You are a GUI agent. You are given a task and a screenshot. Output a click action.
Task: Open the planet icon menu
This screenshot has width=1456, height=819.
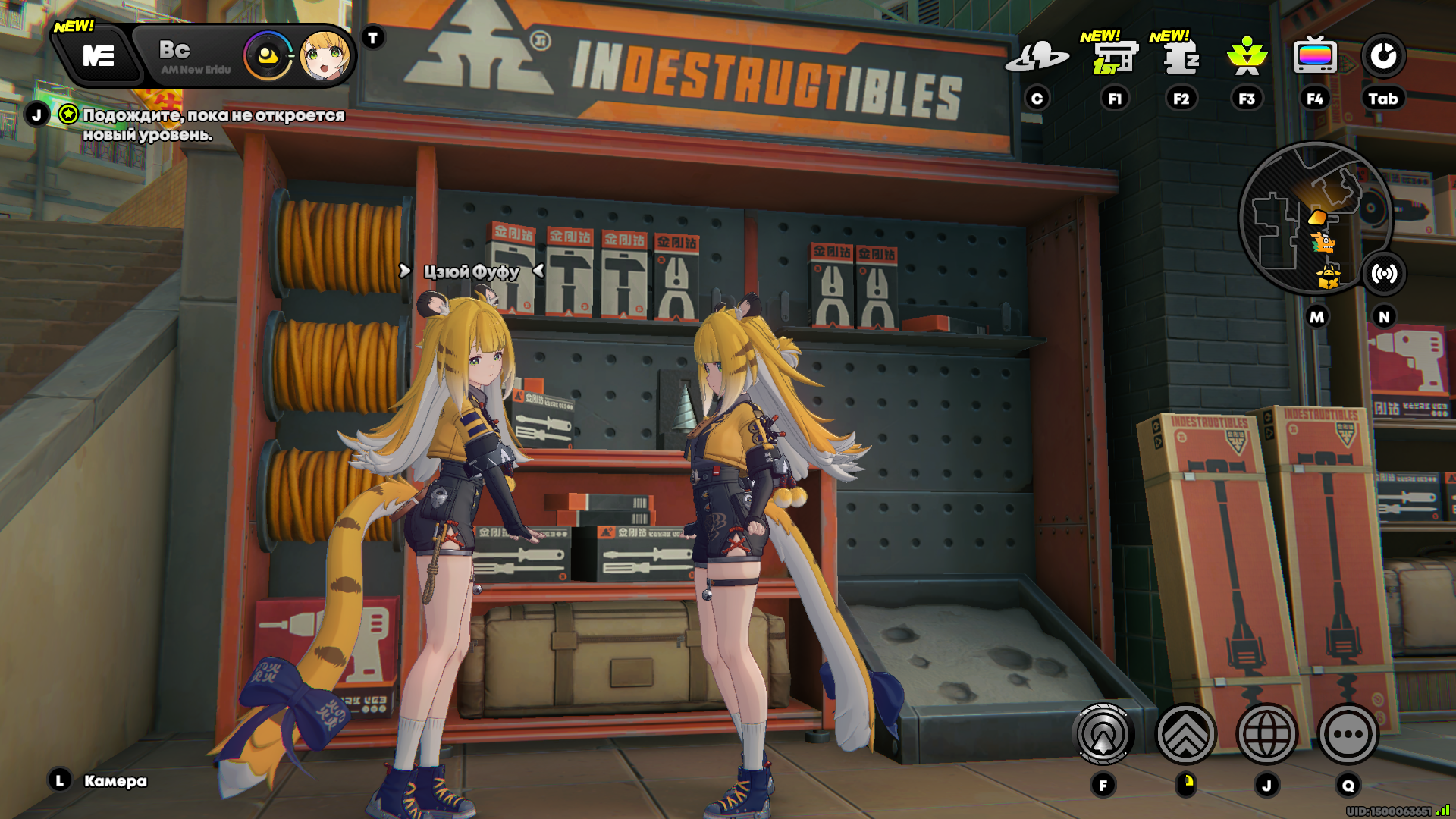1037,56
